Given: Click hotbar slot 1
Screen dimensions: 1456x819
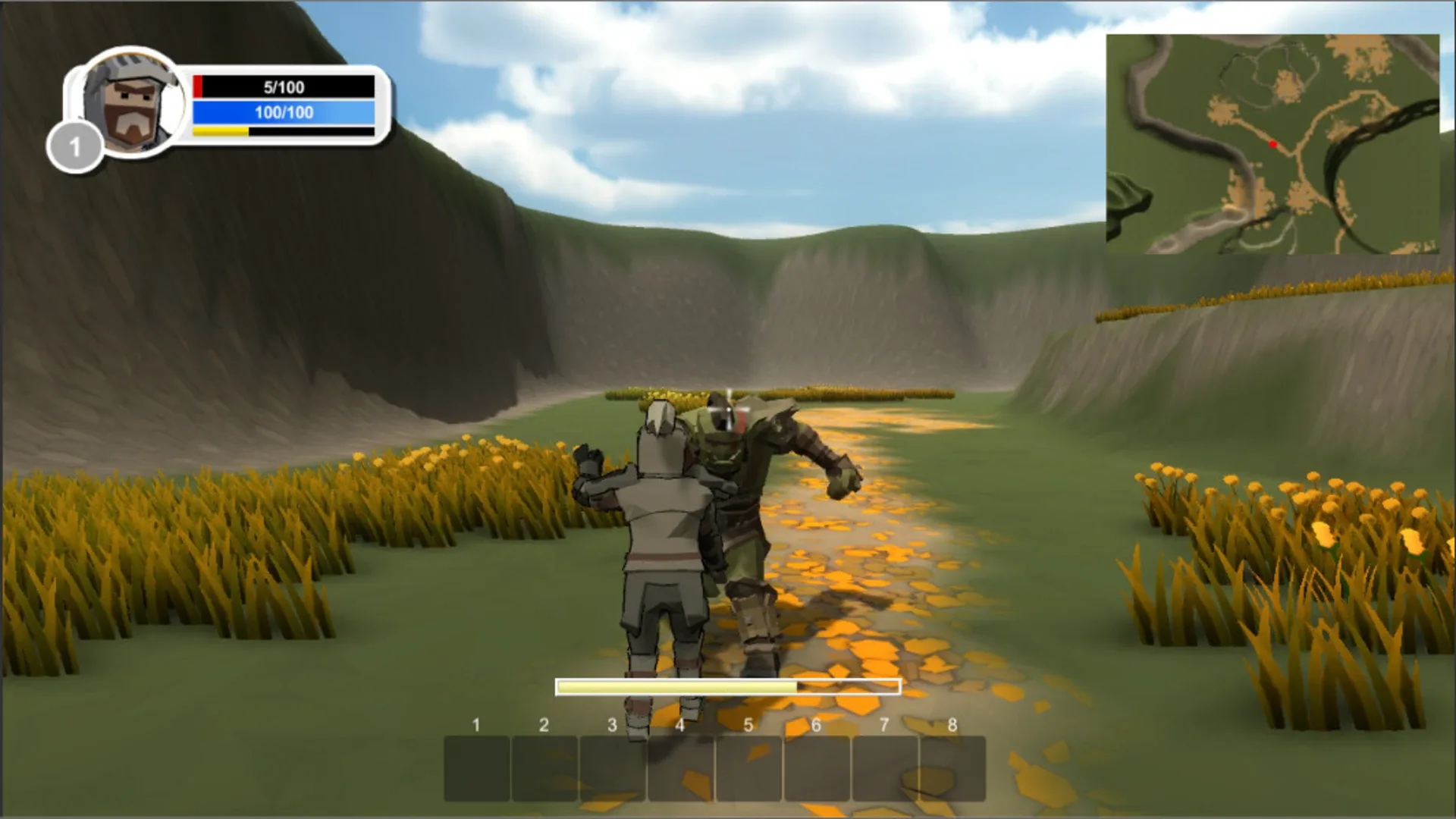Looking at the screenshot, I should click(x=476, y=767).
